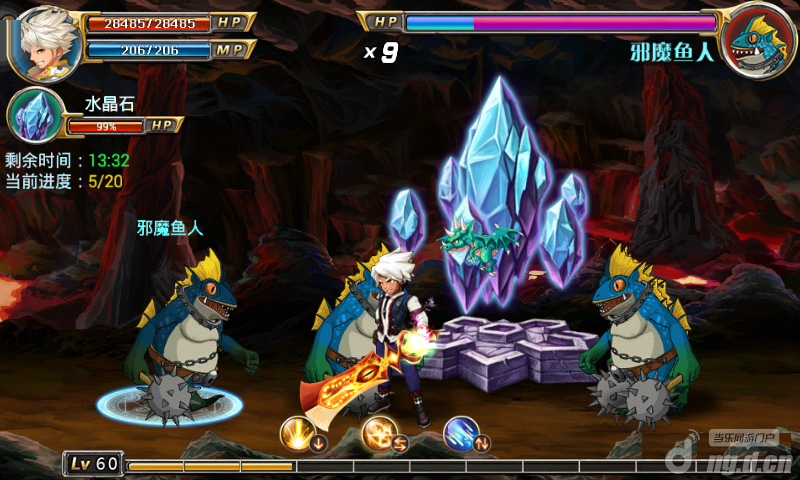The image size is (800, 480).
Task: Use the orange whirlwind slash skill
Action: pos(380,434)
